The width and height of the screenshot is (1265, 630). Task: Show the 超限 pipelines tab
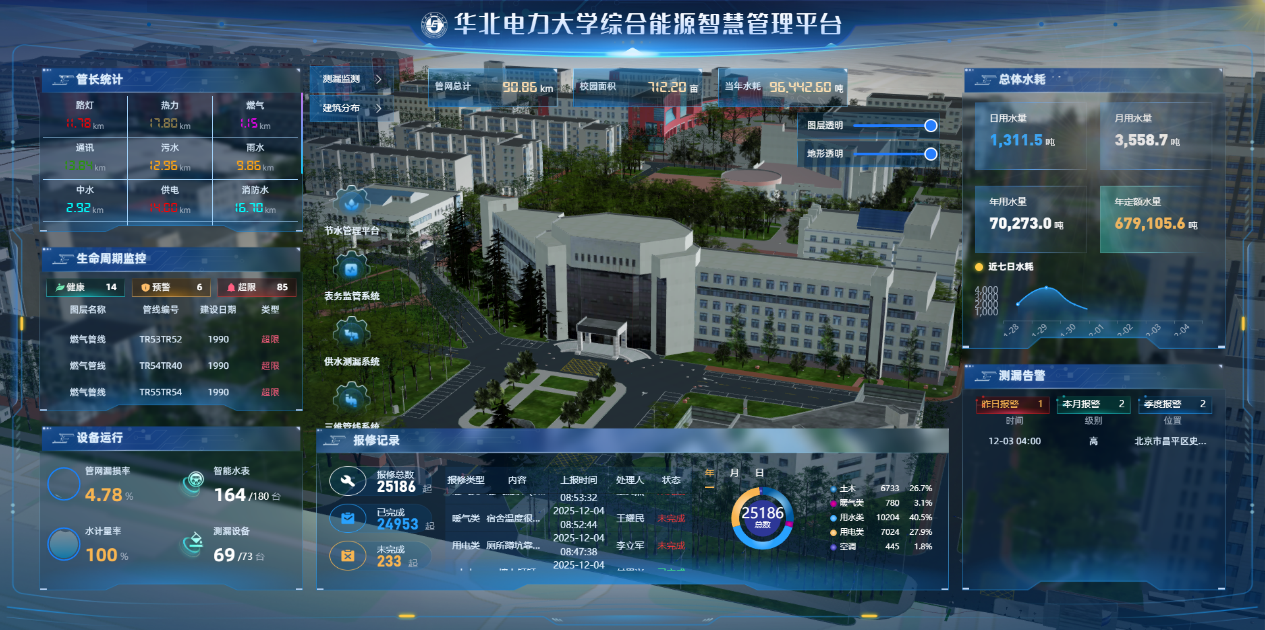[258, 288]
